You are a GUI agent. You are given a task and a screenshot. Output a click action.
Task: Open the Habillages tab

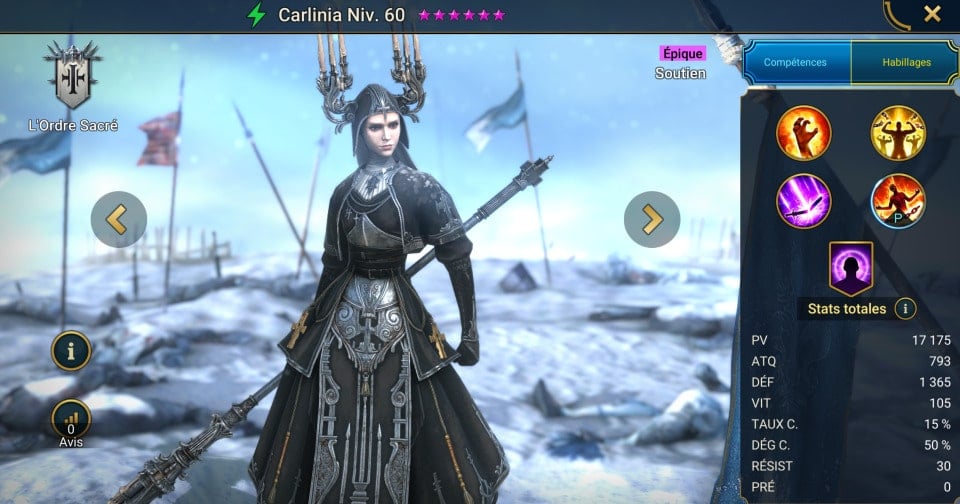point(906,63)
